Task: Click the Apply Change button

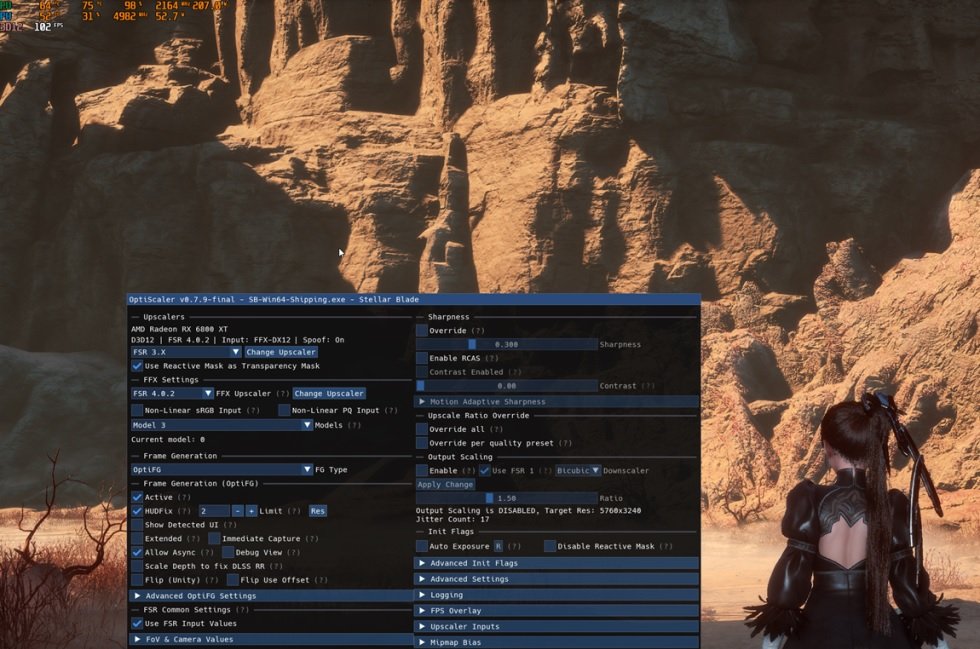Action: tap(445, 484)
